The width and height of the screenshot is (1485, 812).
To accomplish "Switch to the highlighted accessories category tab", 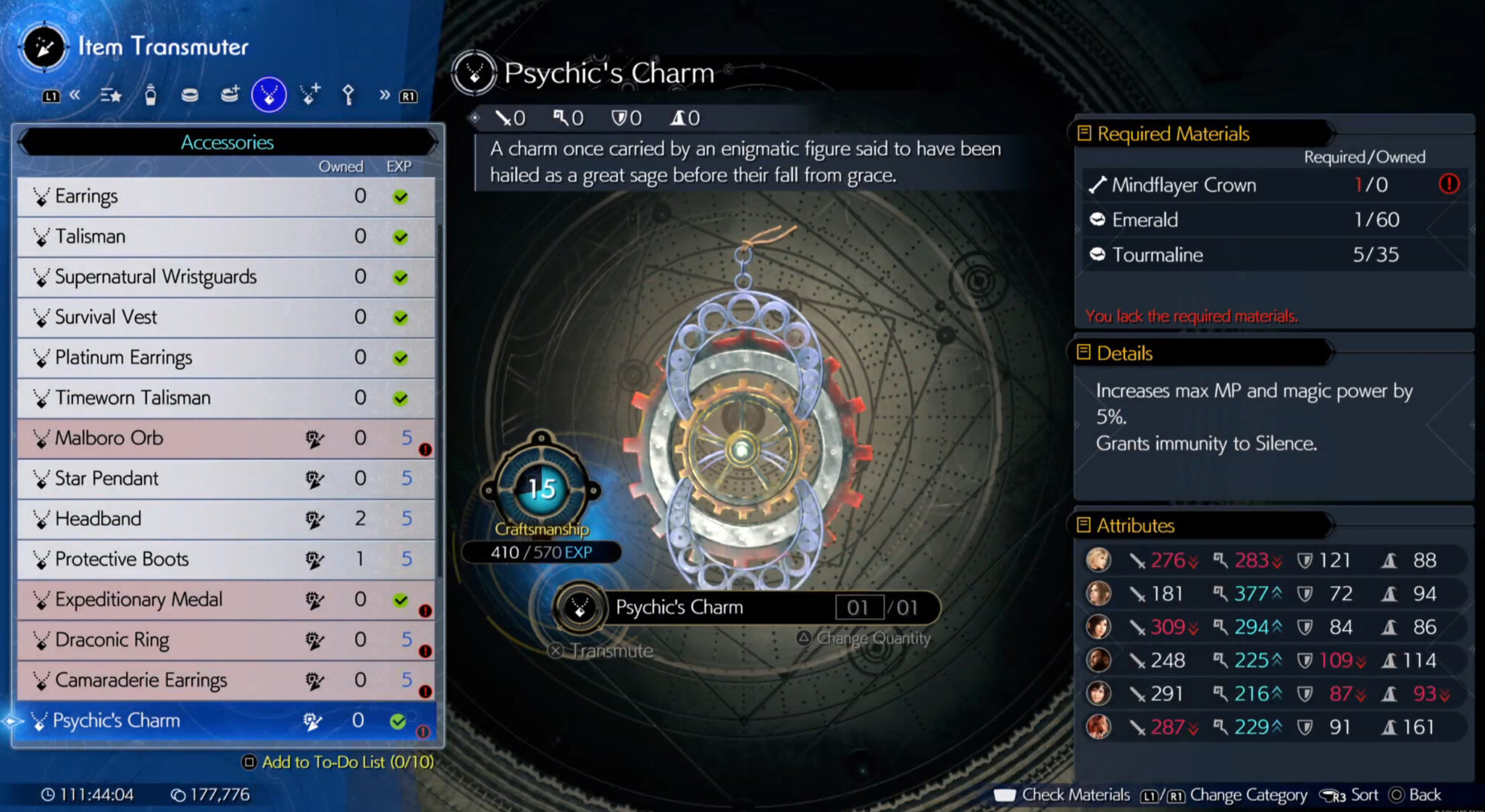I will click(x=269, y=95).
